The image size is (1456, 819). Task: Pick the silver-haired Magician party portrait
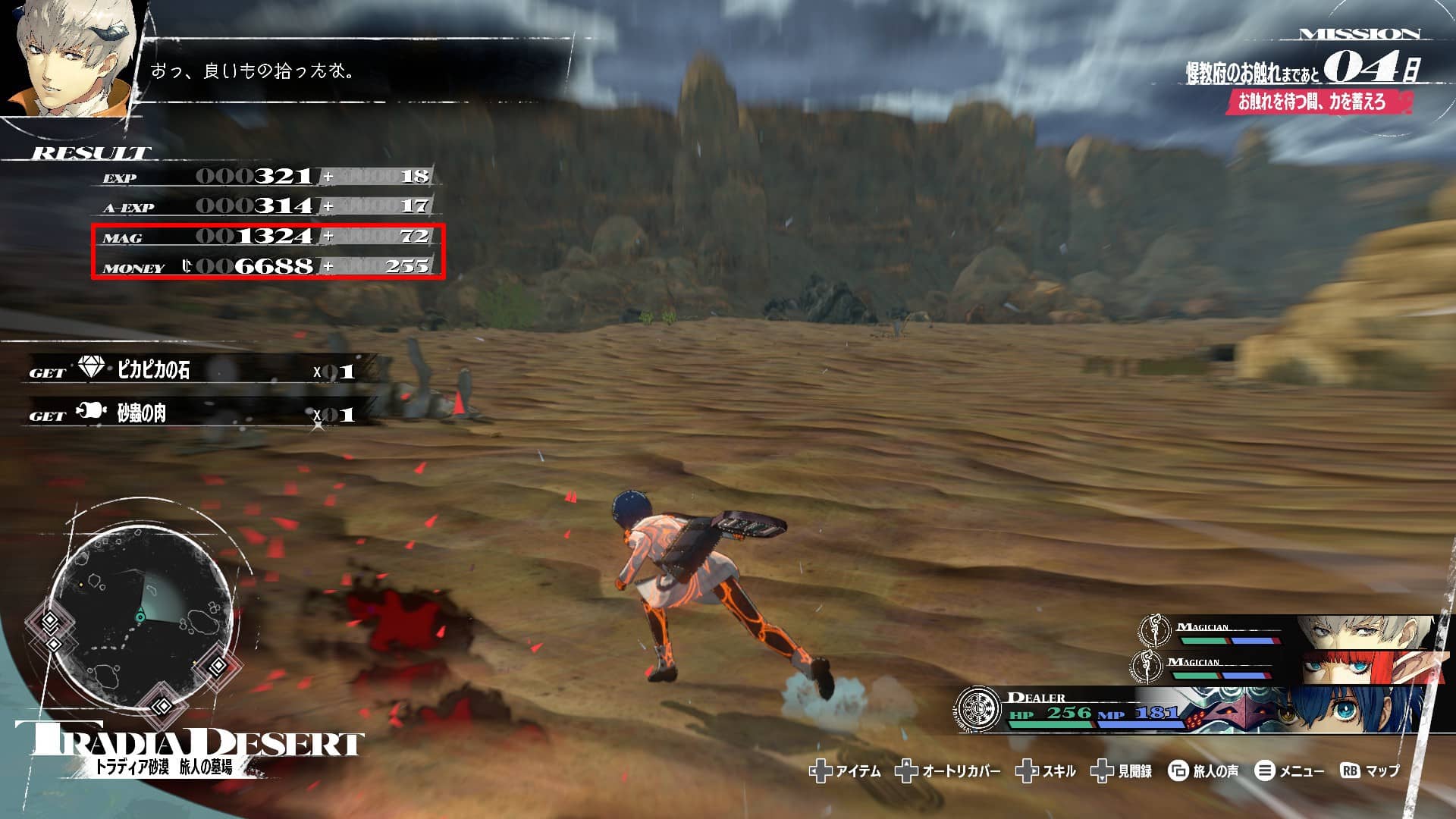pyautogui.click(x=1357, y=631)
